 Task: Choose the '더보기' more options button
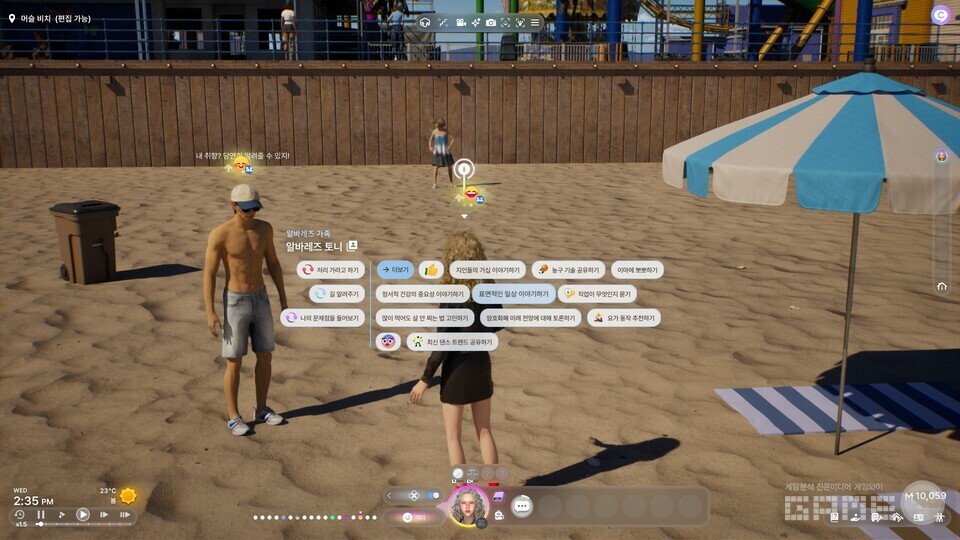point(395,270)
